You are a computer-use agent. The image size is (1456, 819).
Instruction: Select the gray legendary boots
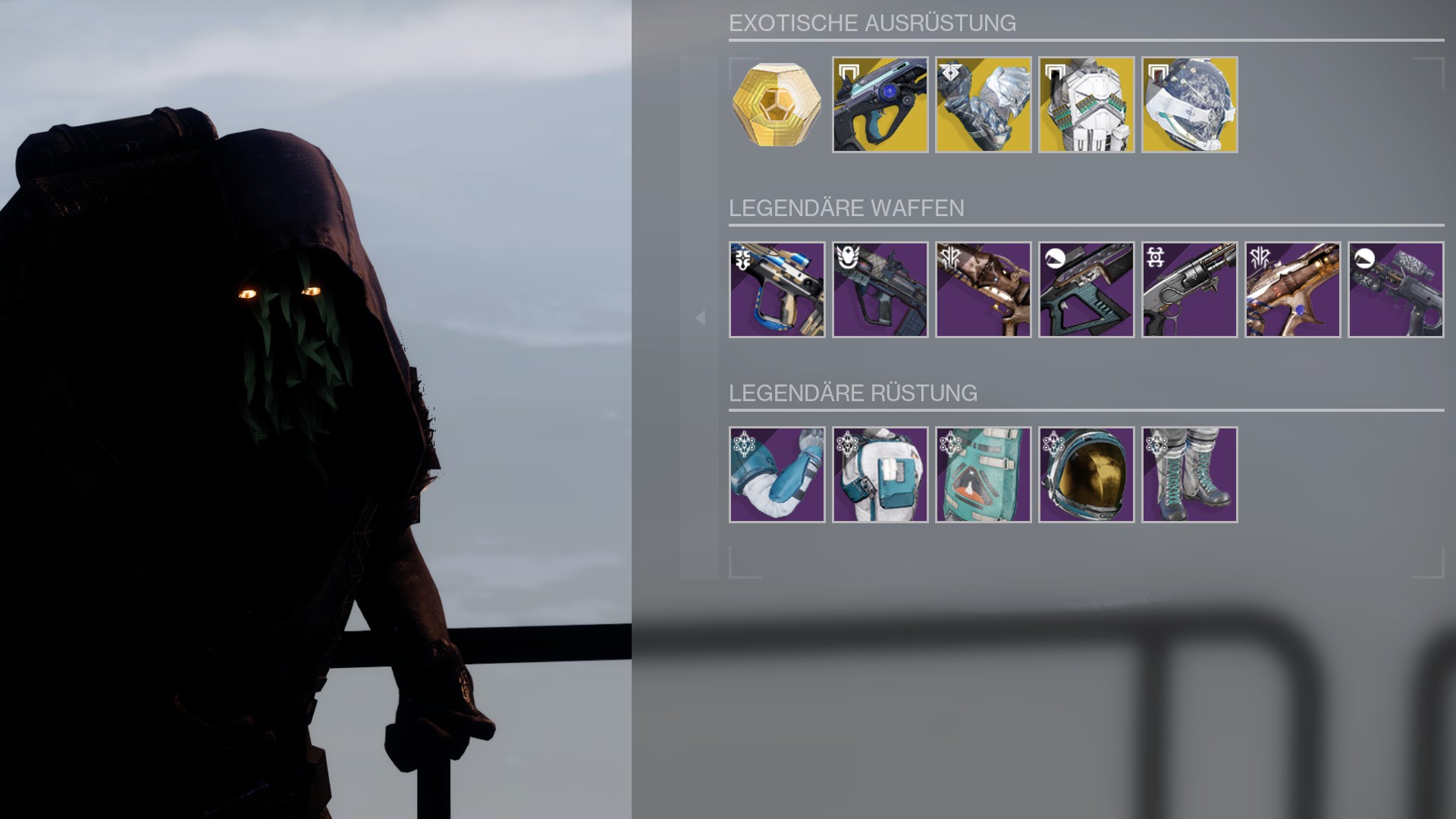coord(1189,475)
